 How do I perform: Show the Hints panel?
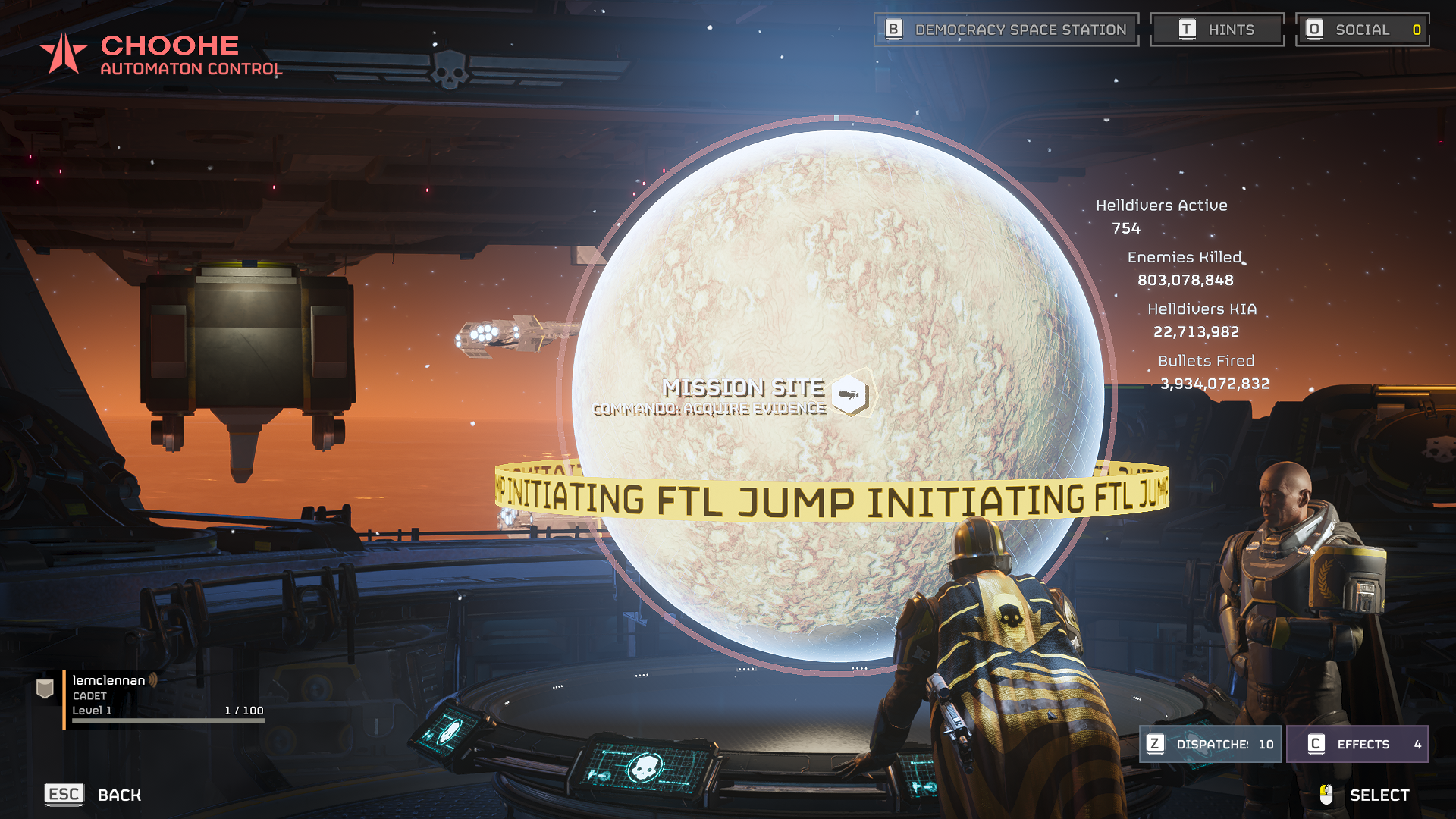coord(1216,30)
